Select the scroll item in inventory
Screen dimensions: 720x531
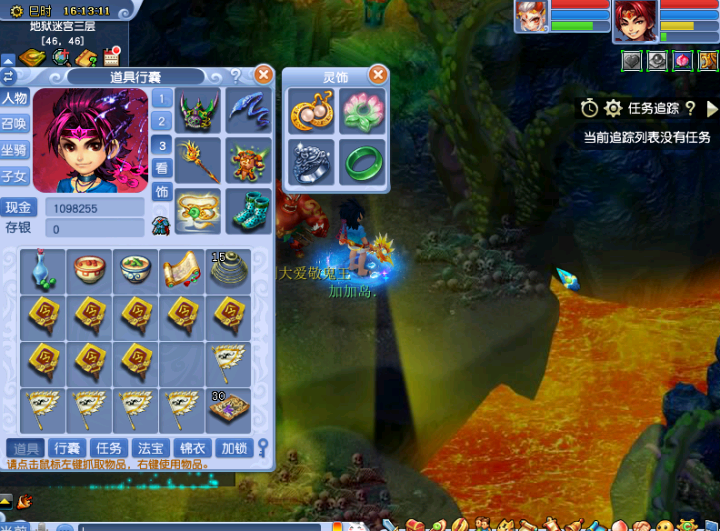(181, 270)
